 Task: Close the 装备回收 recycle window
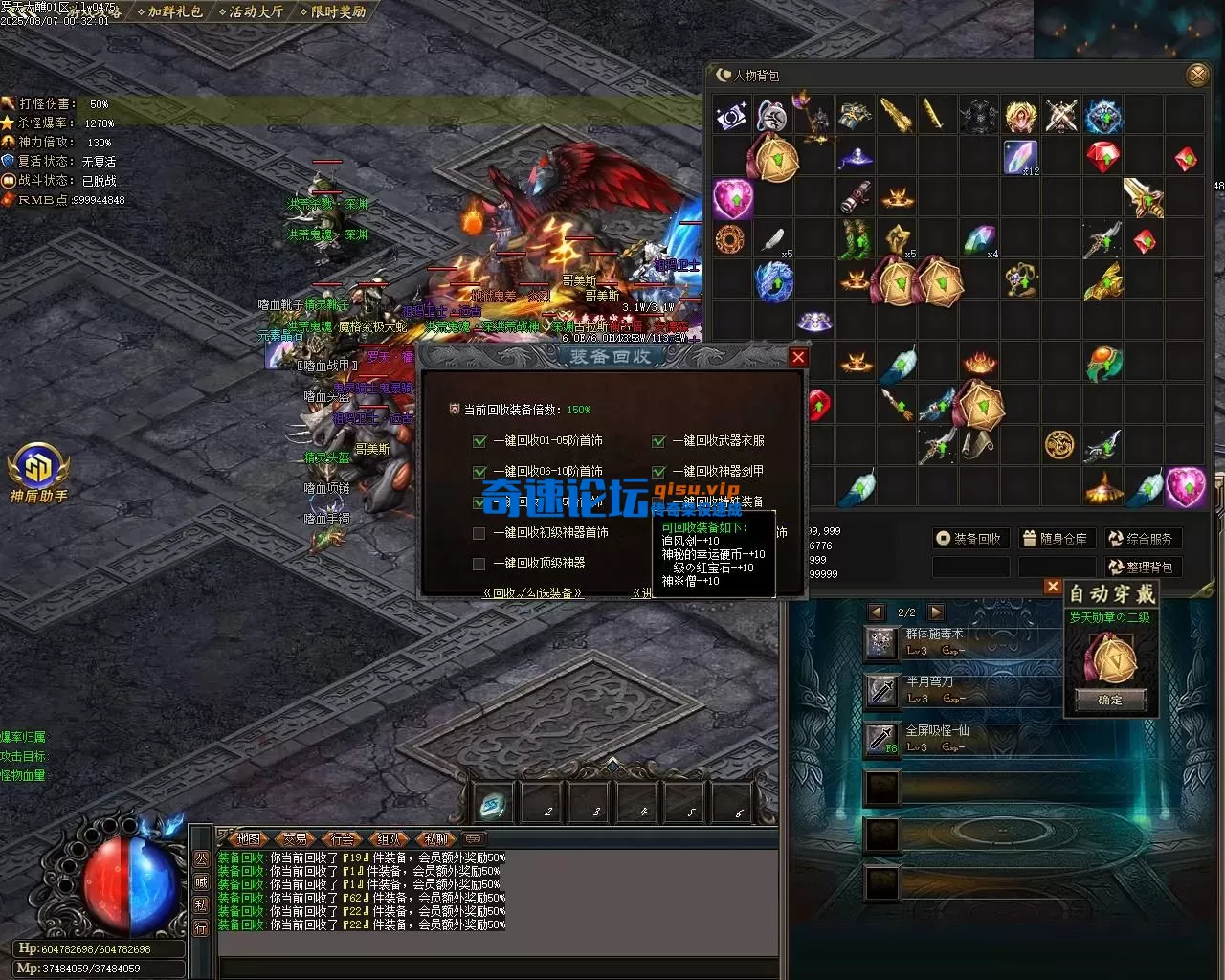(x=798, y=358)
